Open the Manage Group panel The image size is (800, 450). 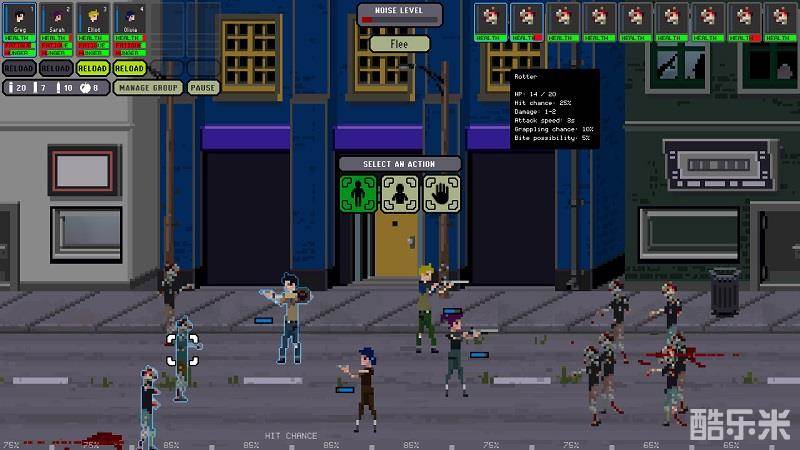pos(148,88)
